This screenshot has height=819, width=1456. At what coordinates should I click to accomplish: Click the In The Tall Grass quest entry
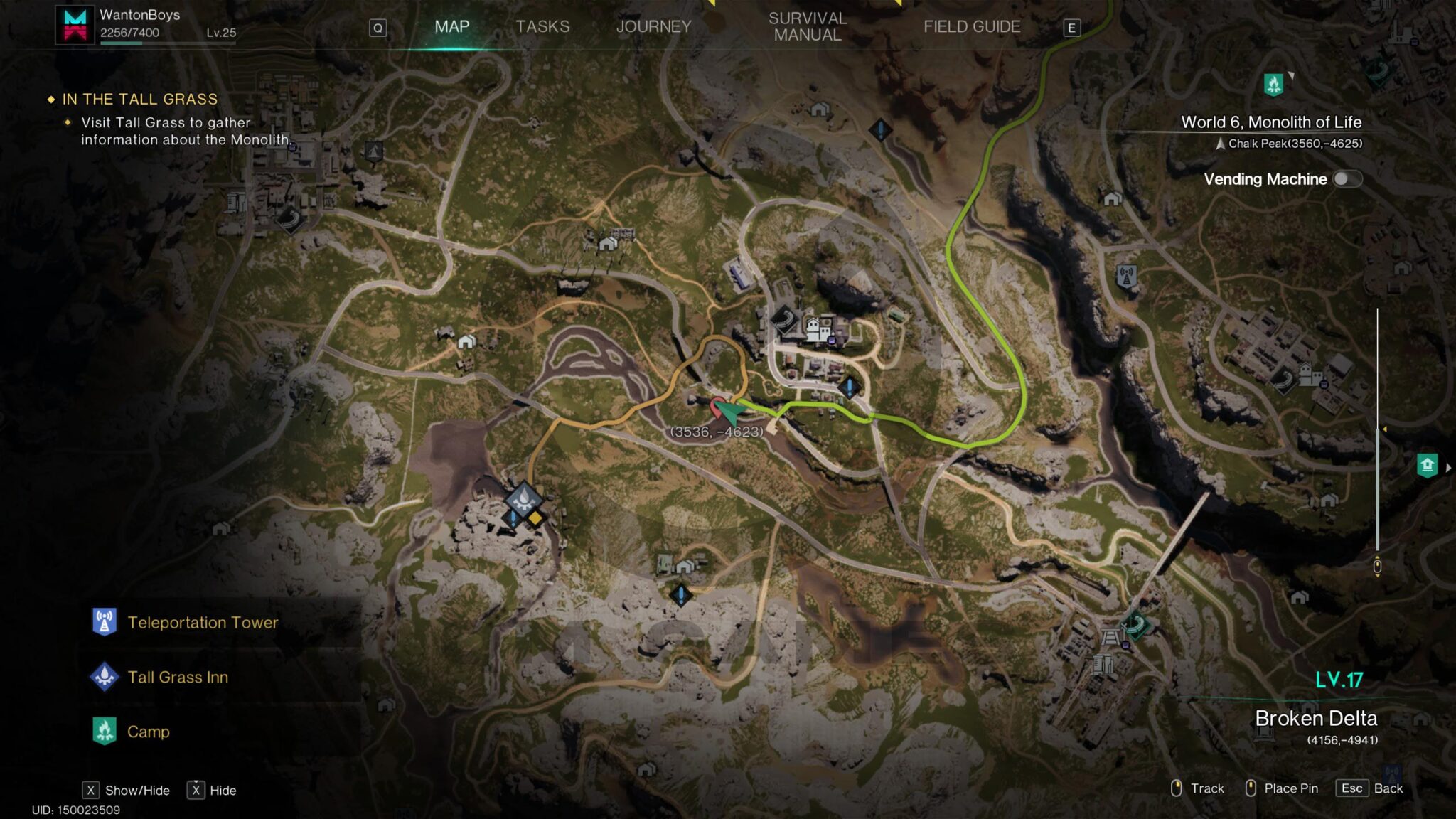pyautogui.click(x=140, y=100)
